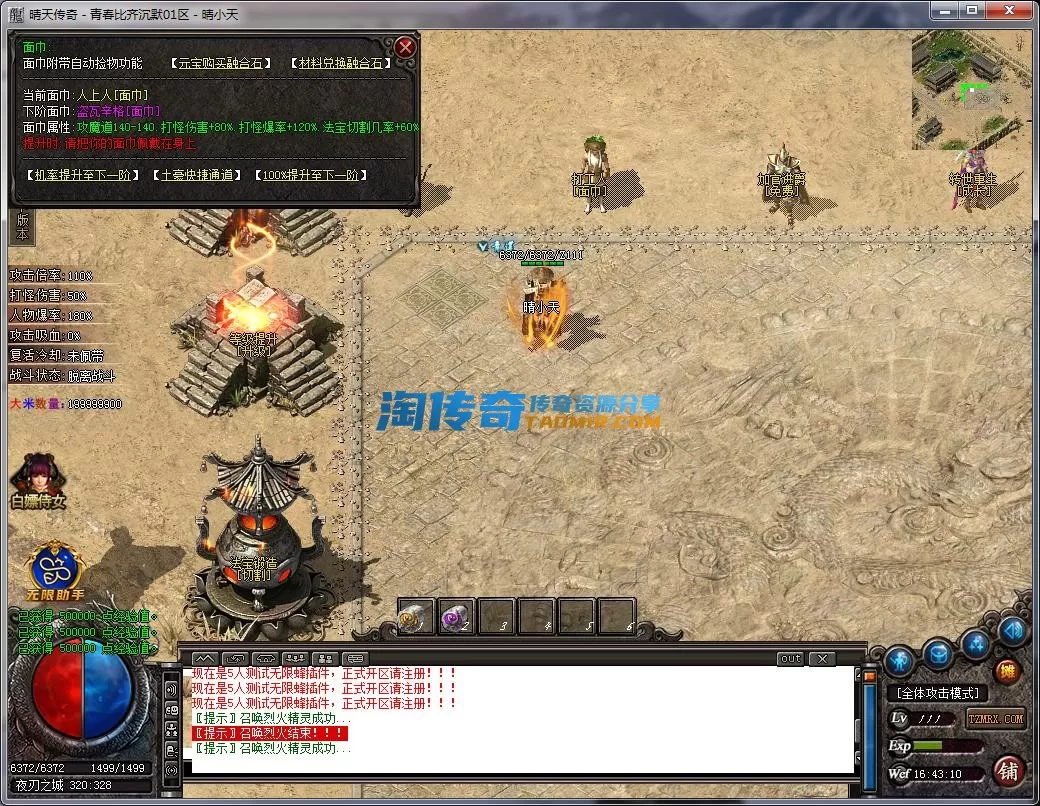1040x806 pixels.
Task: Open the red 铺 shop button
Action: tap(1008, 770)
